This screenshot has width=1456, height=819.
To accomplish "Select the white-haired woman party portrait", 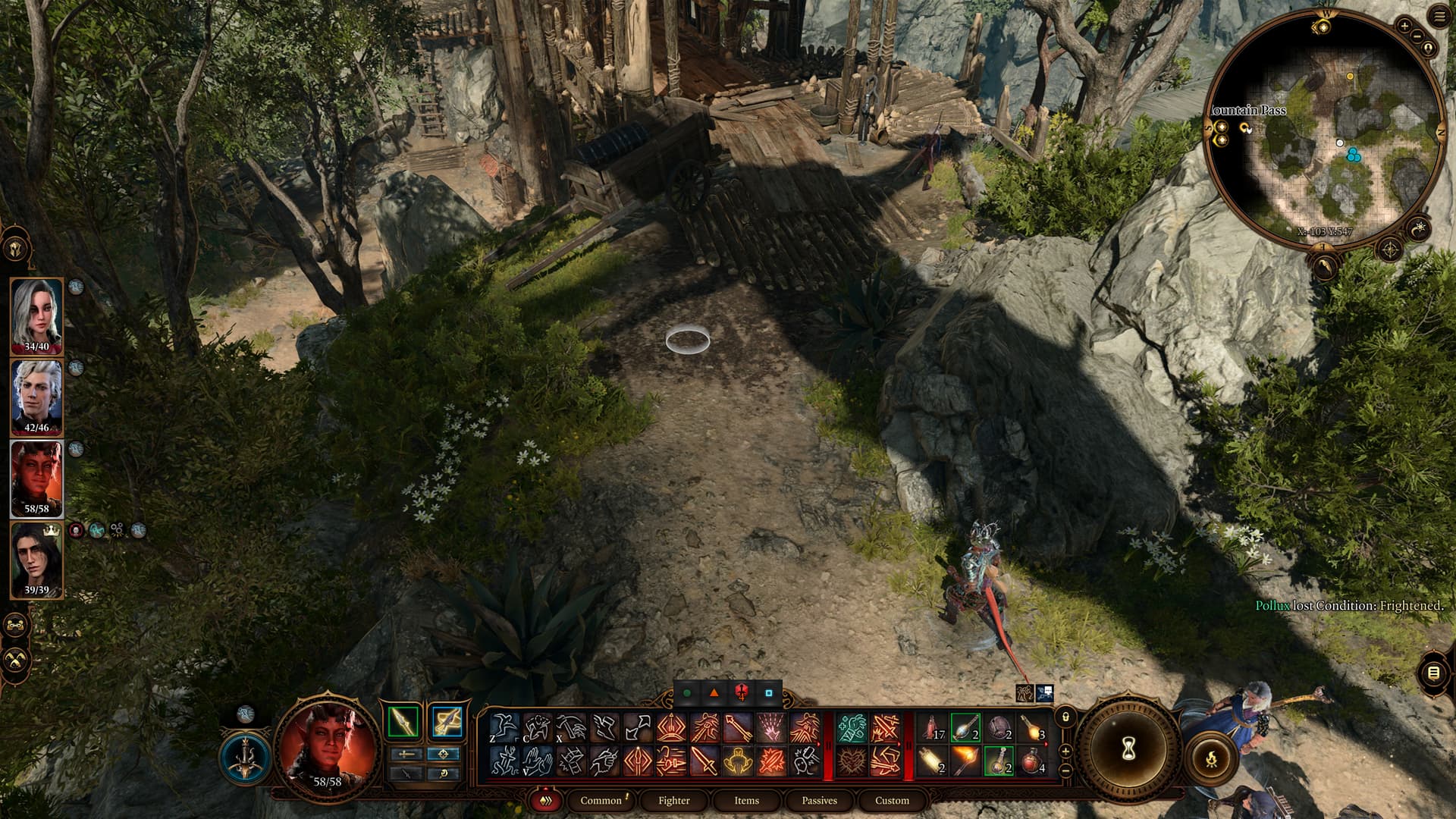I will coord(36,315).
